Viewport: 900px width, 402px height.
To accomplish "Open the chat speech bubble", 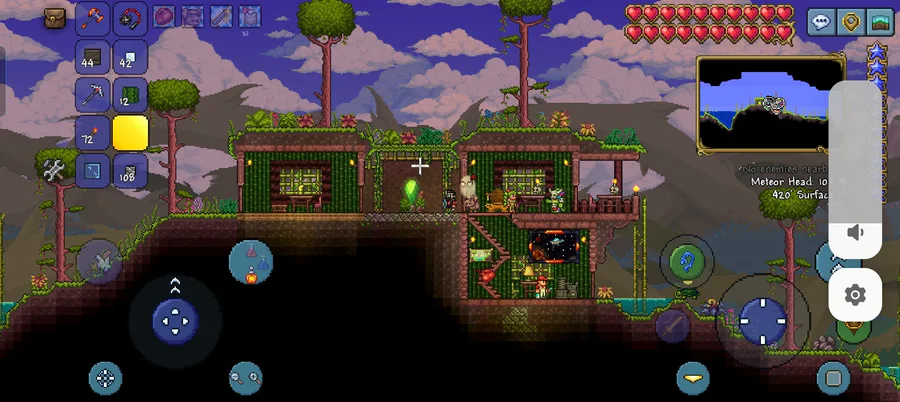I will point(821,23).
